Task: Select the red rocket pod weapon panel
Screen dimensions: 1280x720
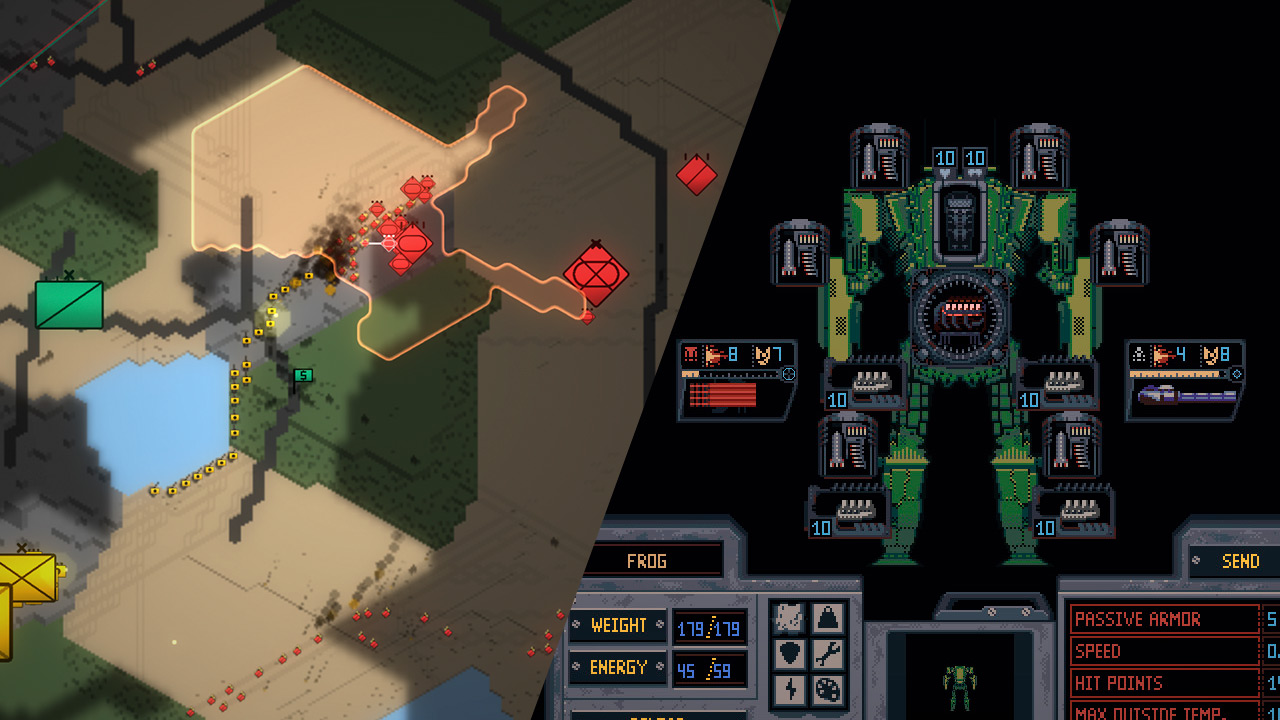Action: [x=737, y=381]
